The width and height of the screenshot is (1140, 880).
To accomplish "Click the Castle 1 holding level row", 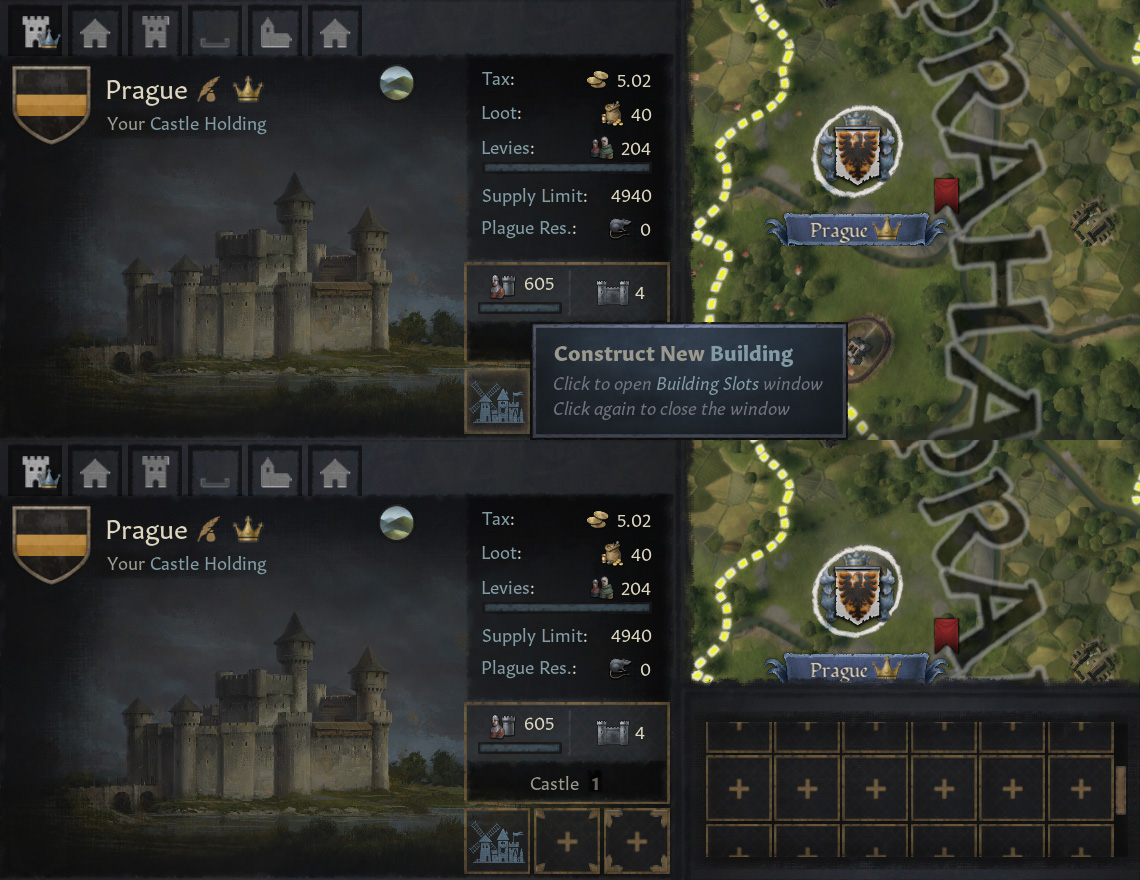I will pos(567,784).
